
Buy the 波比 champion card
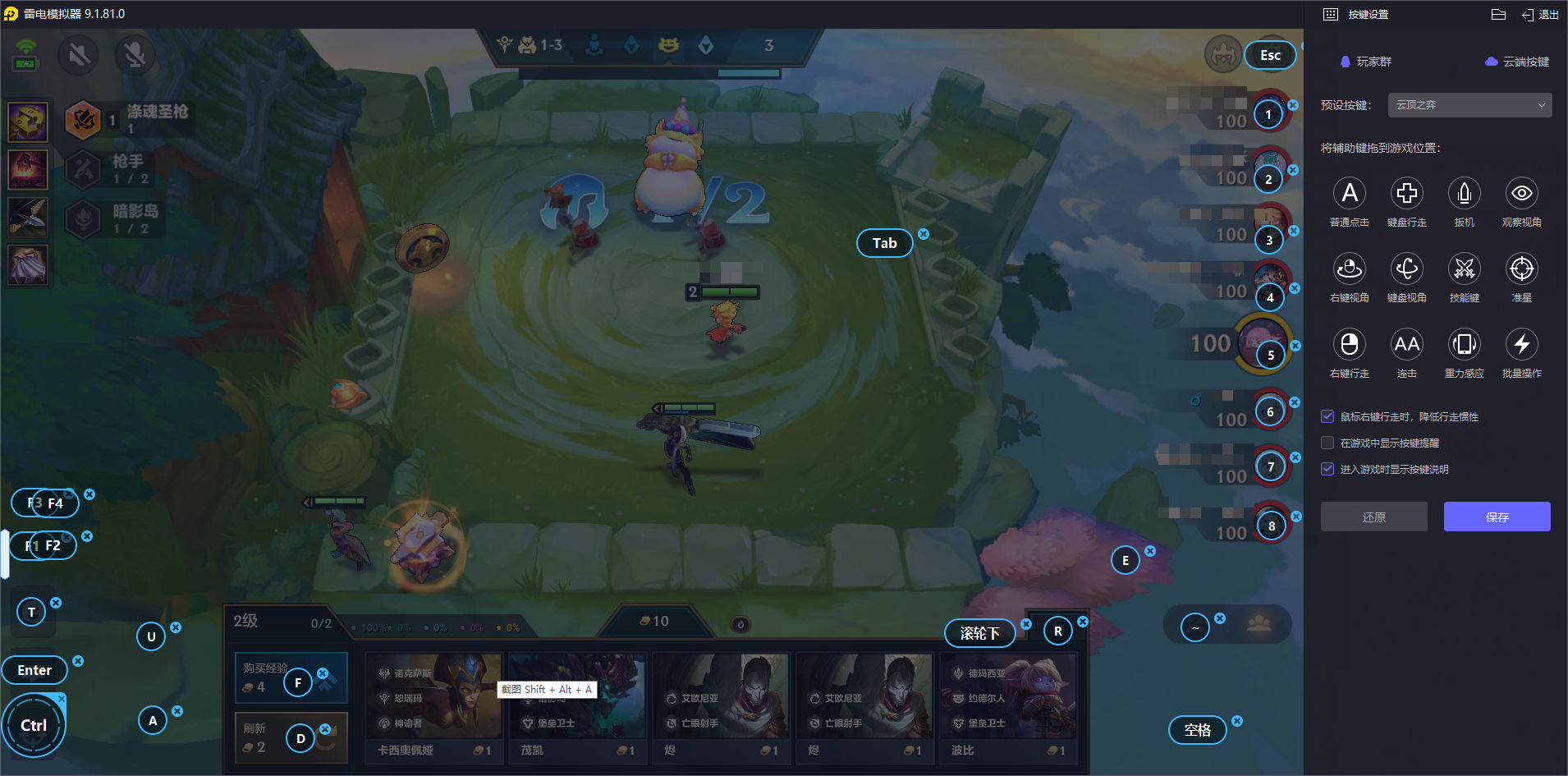click(x=1007, y=706)
